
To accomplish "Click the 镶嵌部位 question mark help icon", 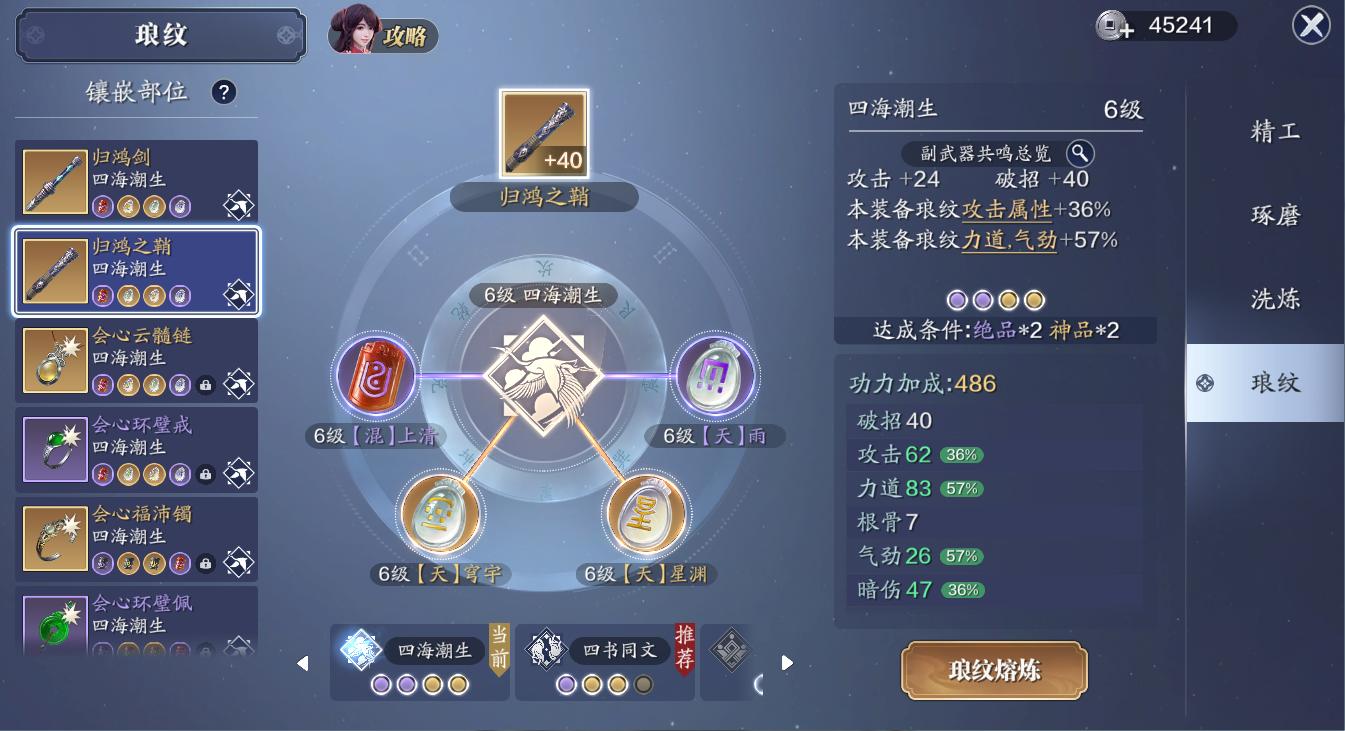I will [x=224, y=92].
